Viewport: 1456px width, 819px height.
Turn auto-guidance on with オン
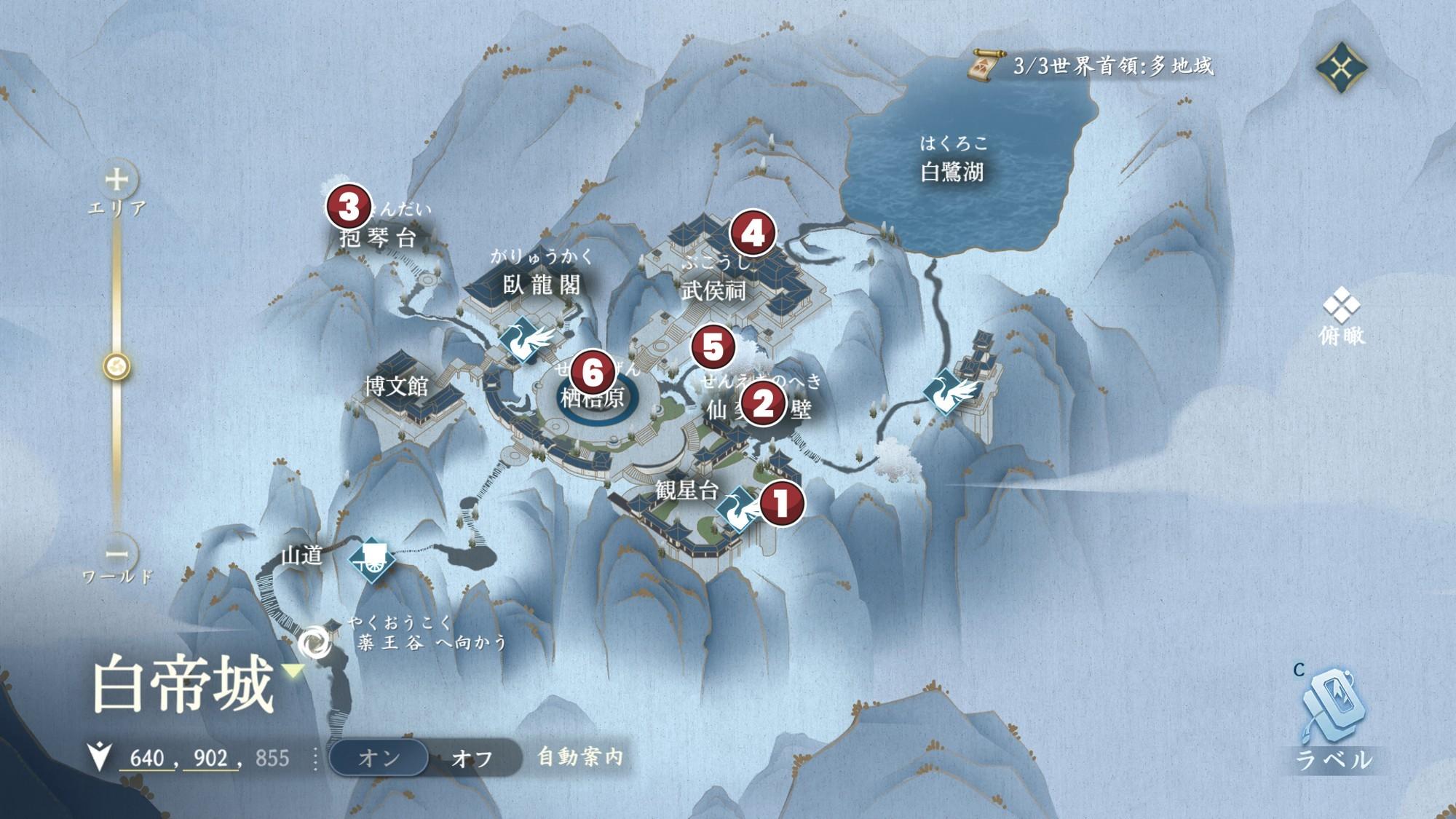tap(379, 758)
